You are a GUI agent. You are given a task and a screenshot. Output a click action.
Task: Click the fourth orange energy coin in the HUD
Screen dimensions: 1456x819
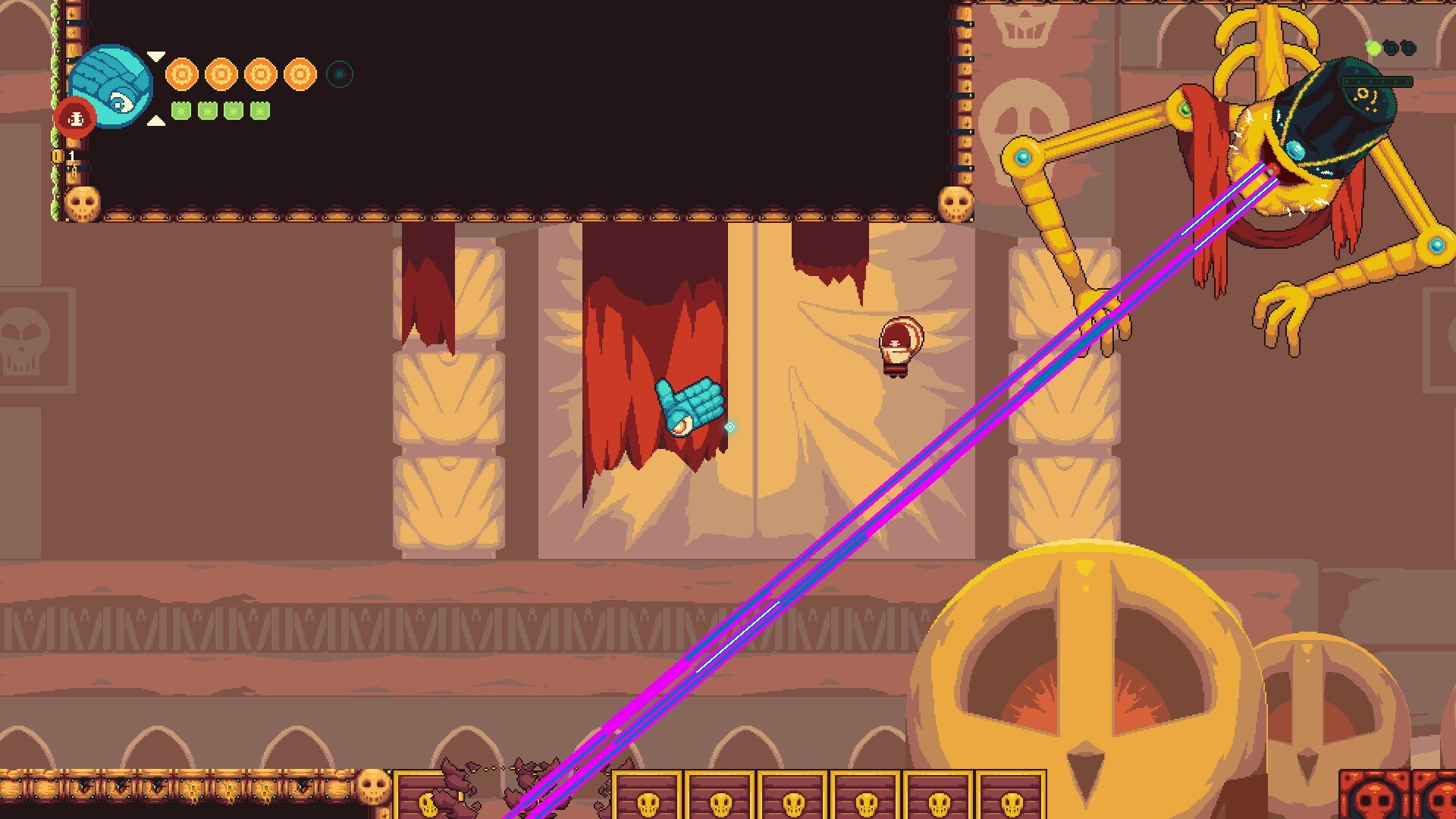pos(300,74)
